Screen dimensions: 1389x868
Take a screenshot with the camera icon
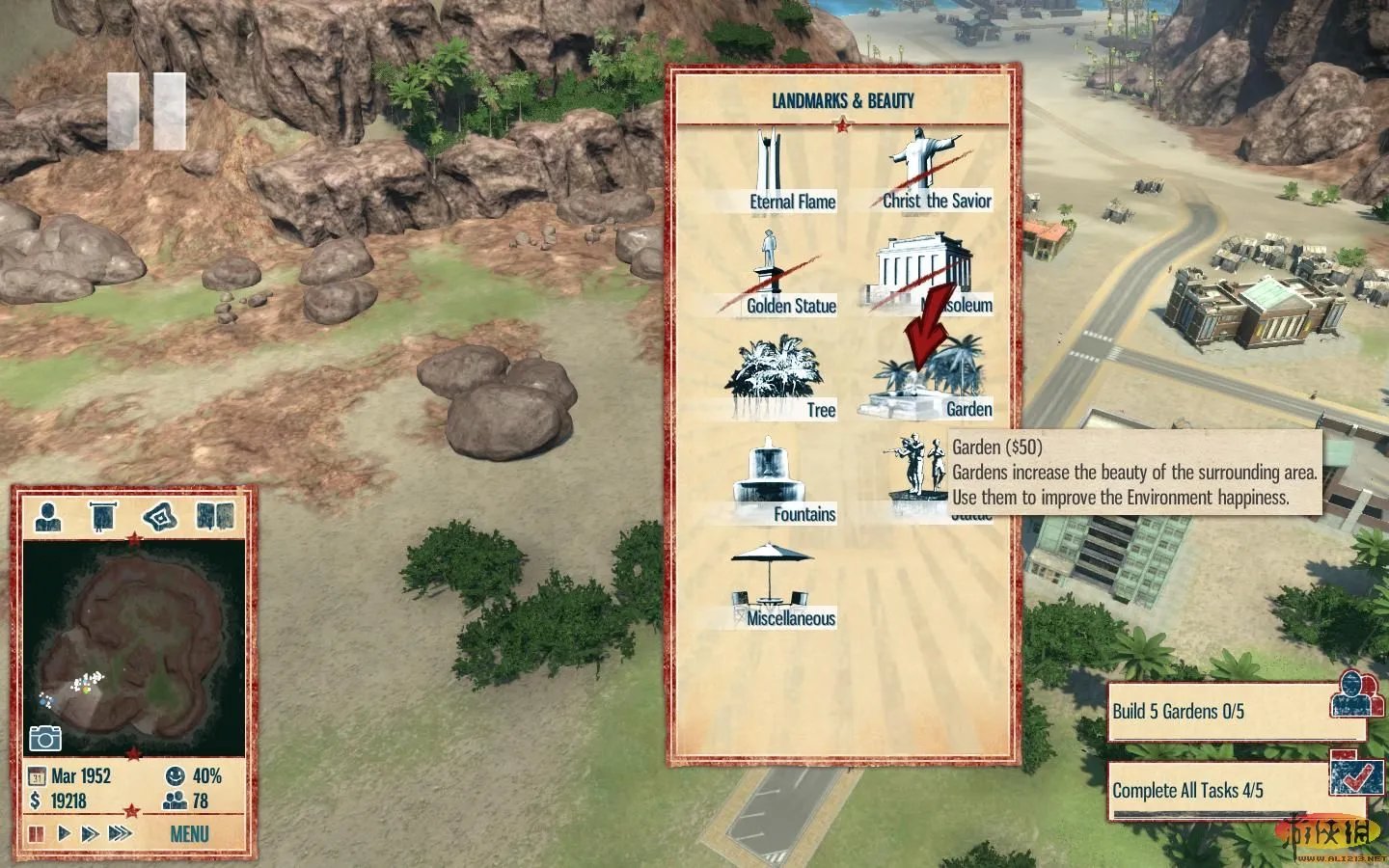click(x=45, y=738)
